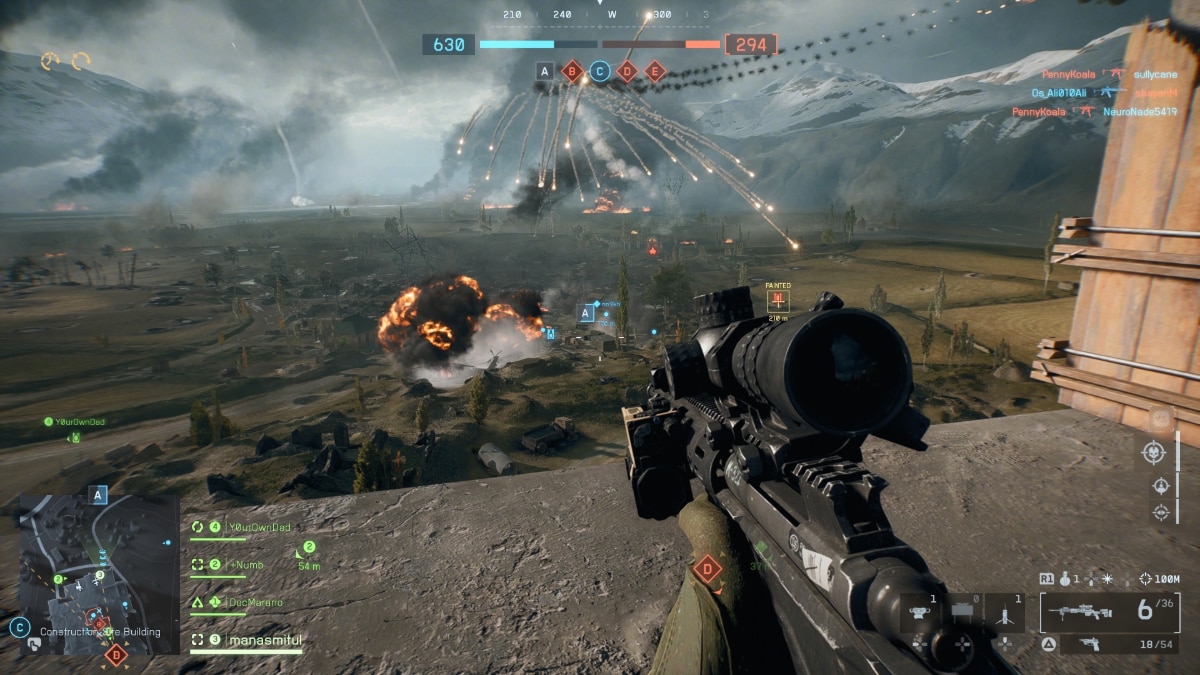1200x675 pixels.
Task: Select objective A in the top flag row
Action: (544, 71)
